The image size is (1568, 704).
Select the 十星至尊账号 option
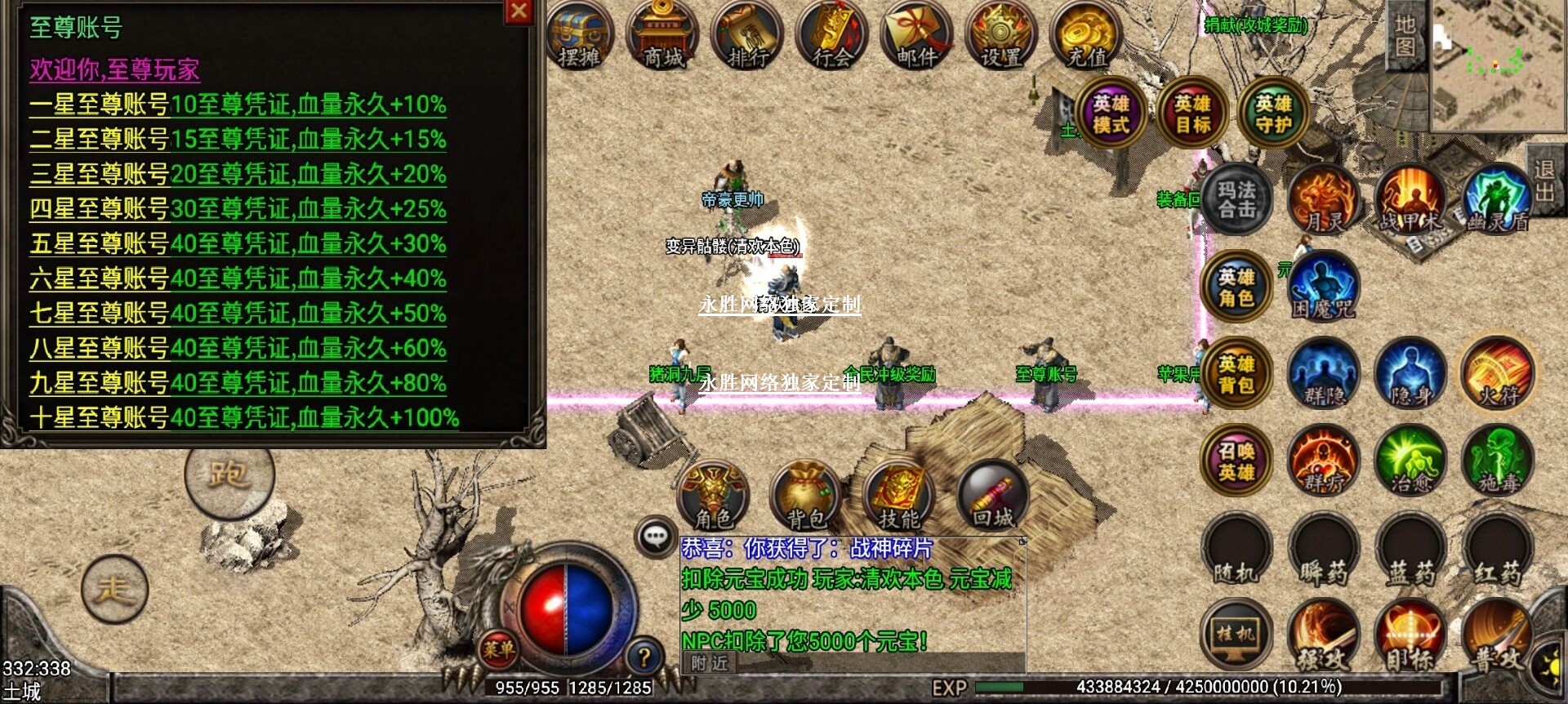[x=244, y=417]
